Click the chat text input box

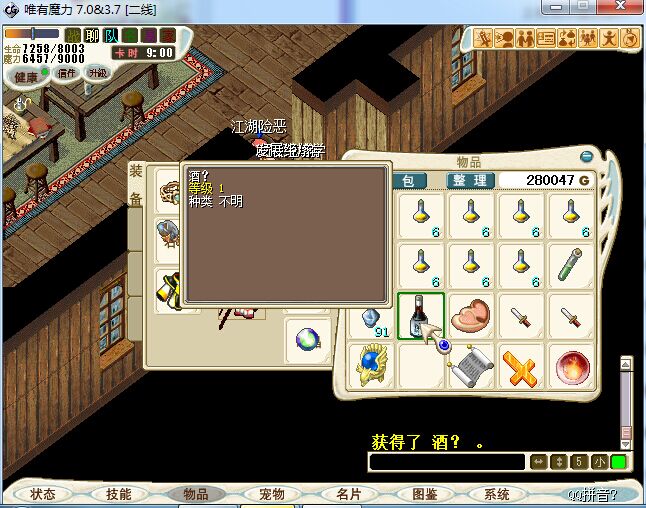pyautogui.click(x=446, y=462)
